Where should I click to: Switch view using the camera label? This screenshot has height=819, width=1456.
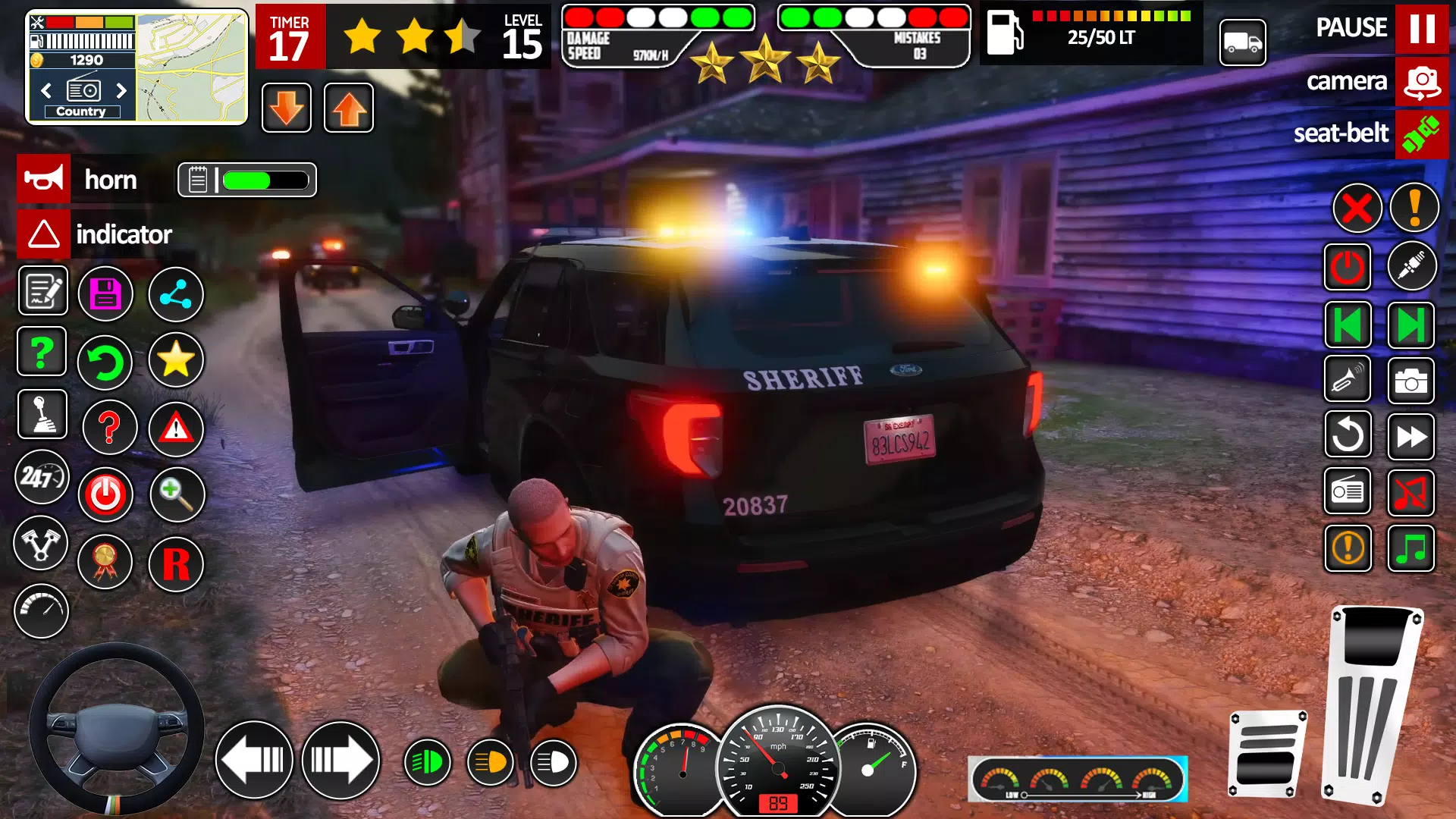point(1347,82)
